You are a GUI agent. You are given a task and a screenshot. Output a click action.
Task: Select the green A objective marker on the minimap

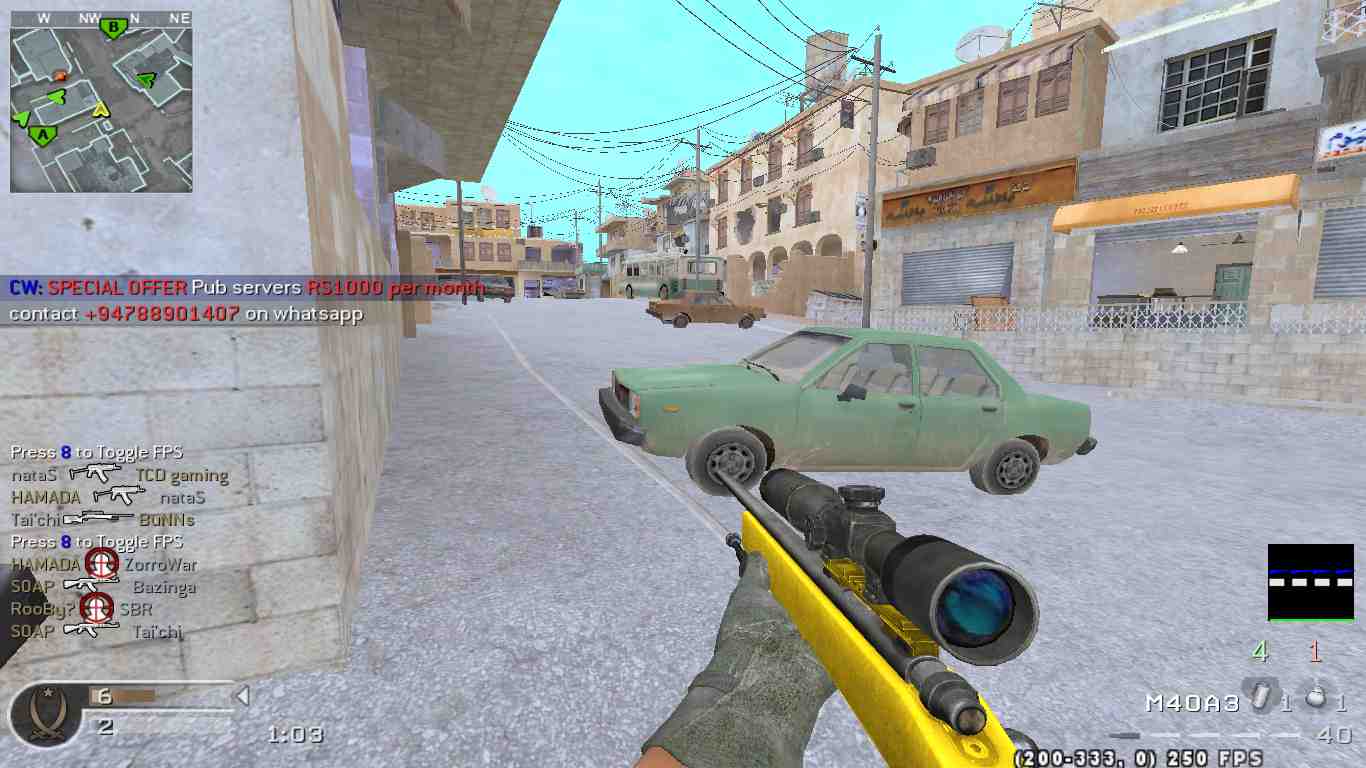(x=41, y=134)
